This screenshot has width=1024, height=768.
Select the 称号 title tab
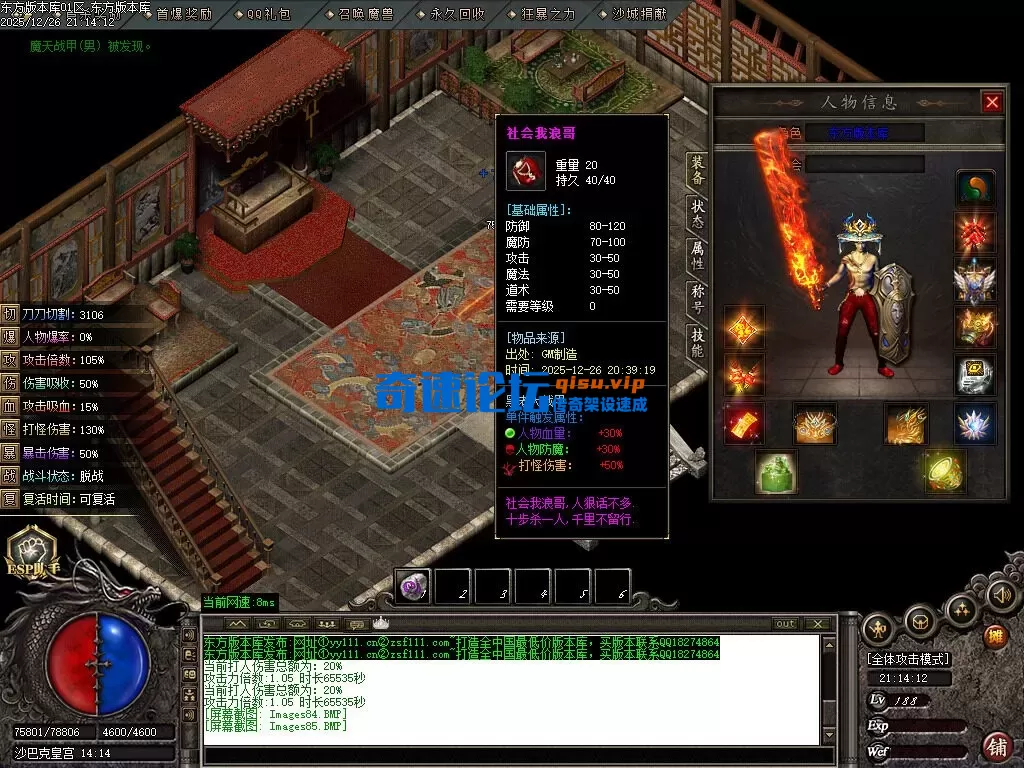pos(697,297)
